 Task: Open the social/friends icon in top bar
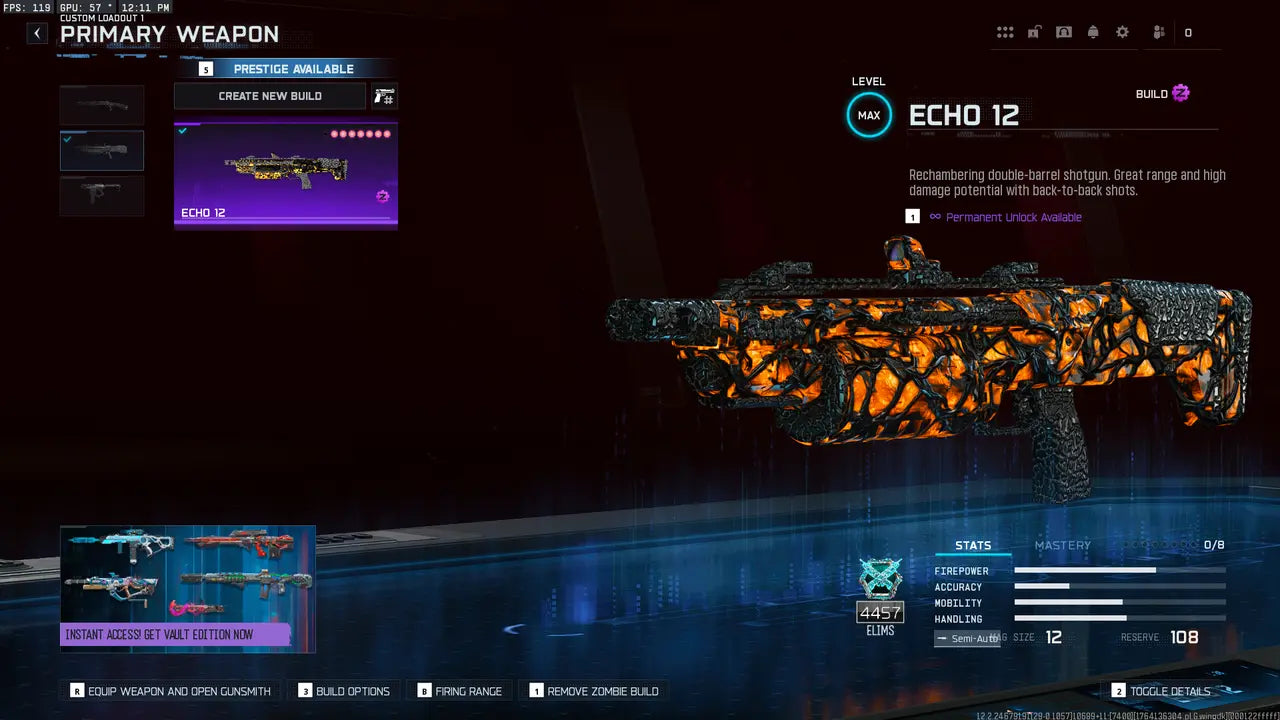1157,32
